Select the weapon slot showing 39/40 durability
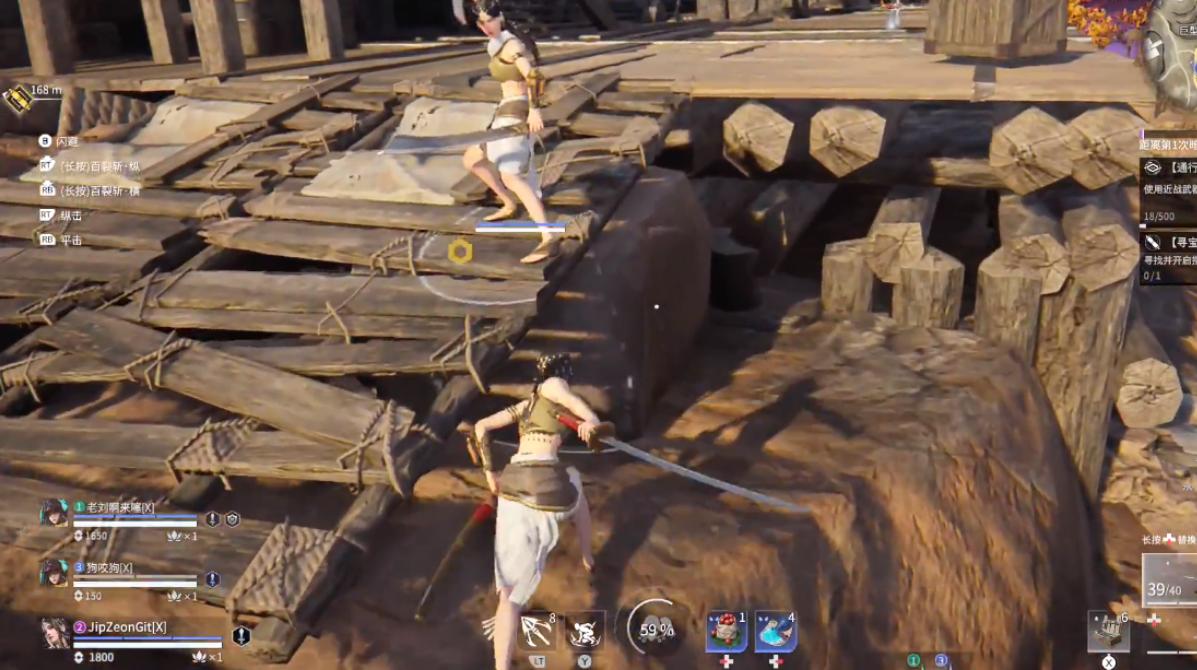The width and height of the screenshot is (1197, 670). click(1170, 581)
